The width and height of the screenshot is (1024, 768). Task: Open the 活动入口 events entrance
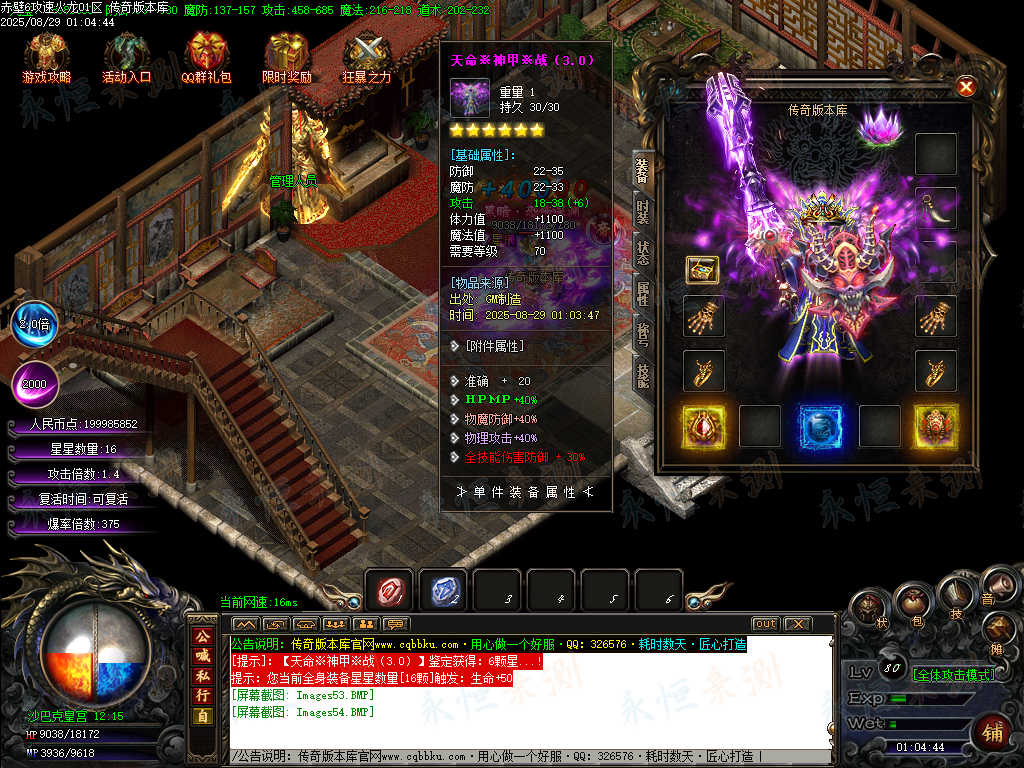[x=126, y=57]
